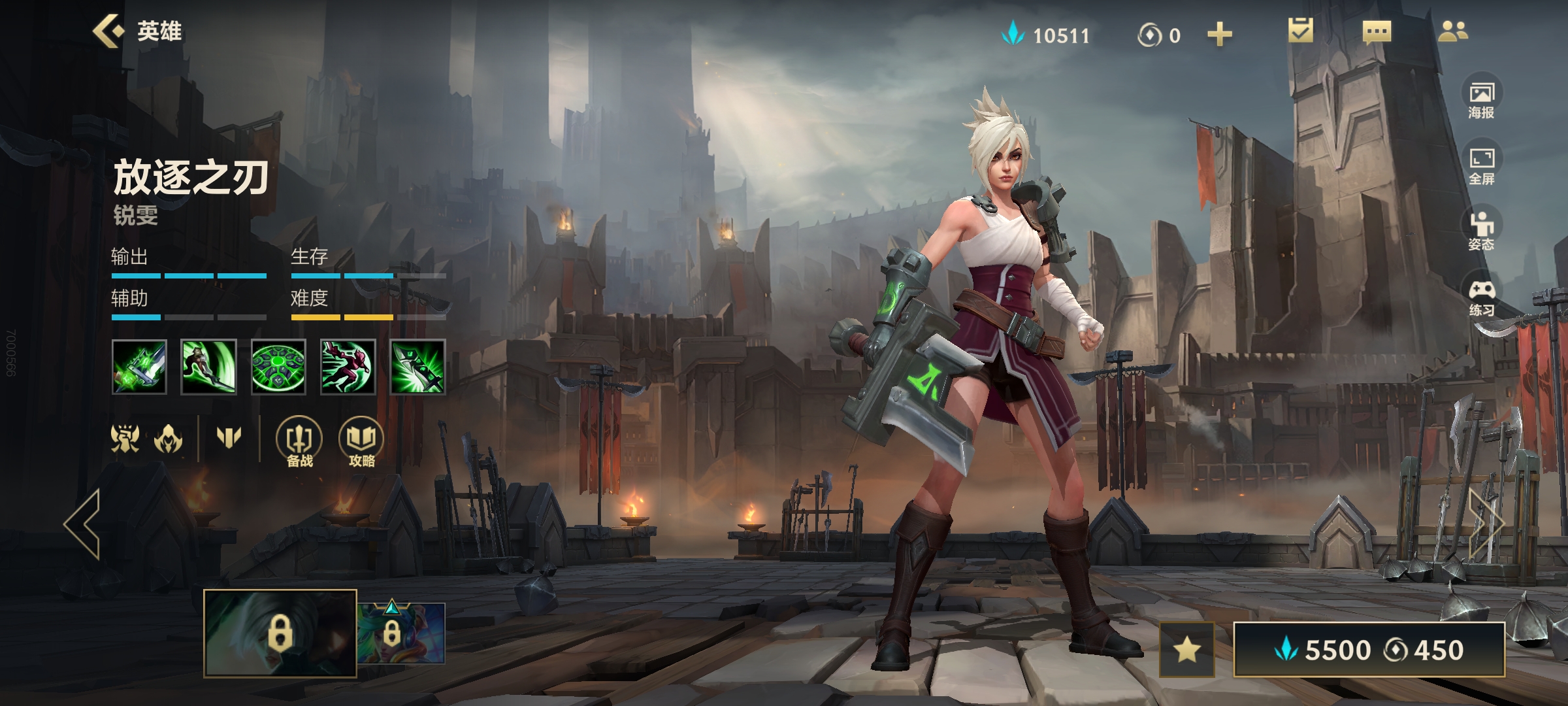Buy the champion for 5500 or 450
Image resolution: width=1568 pixels, height=706 pixels.
coord(1369,650)
